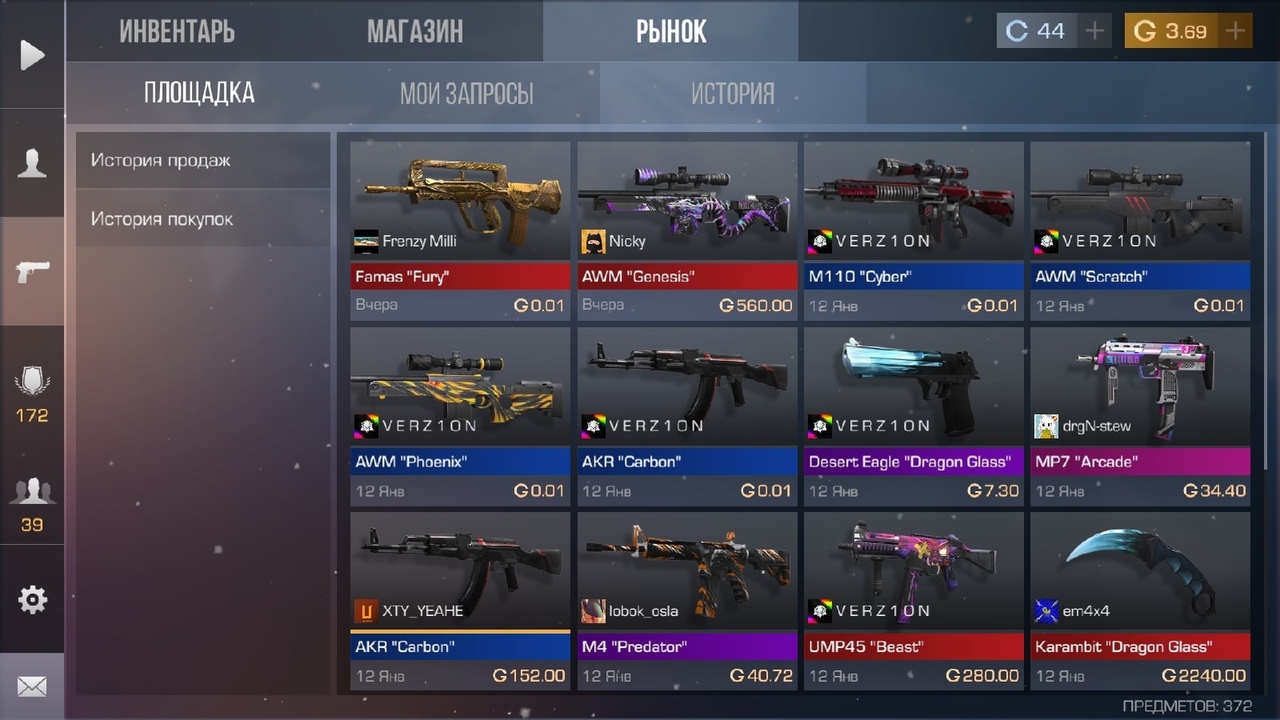
Task: Open the Мои запросы sub-tab
Action: coord(466,93)
